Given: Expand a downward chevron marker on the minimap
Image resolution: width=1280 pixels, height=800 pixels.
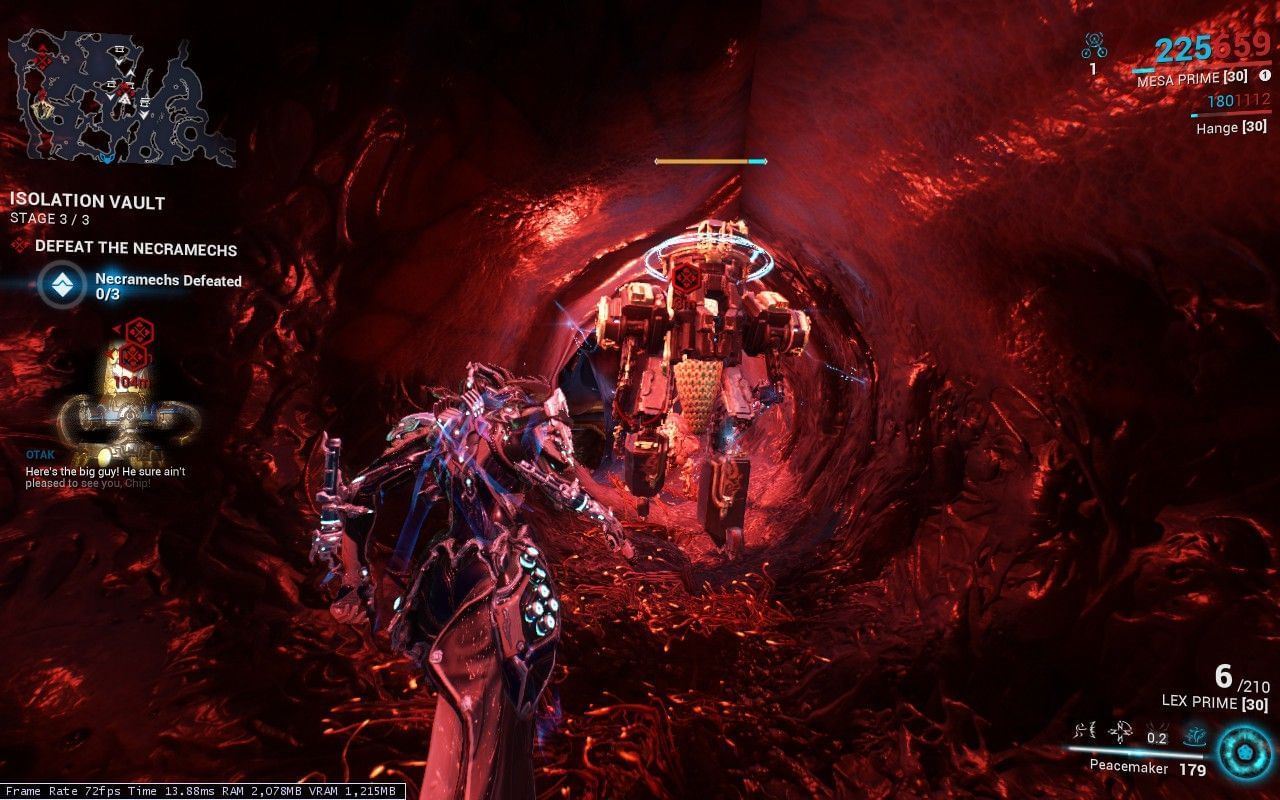Looking at the screenshot, I should [119, 61].
